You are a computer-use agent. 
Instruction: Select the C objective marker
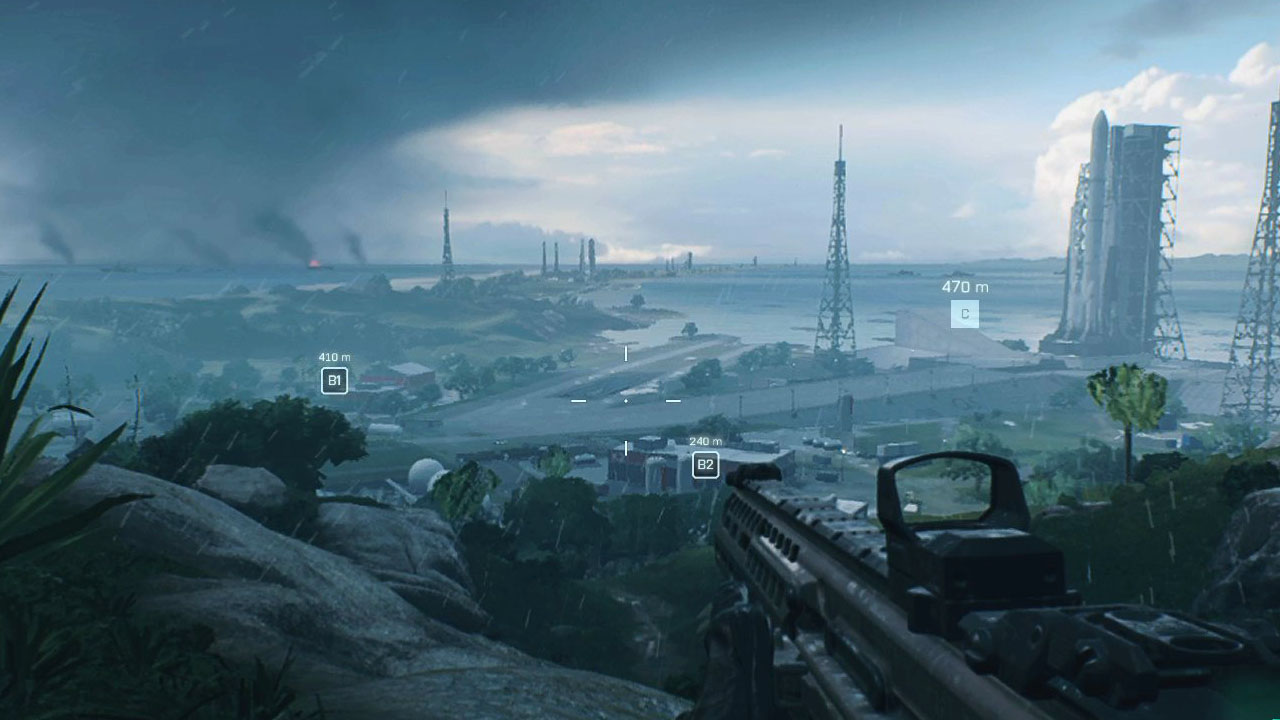(965, 313)
